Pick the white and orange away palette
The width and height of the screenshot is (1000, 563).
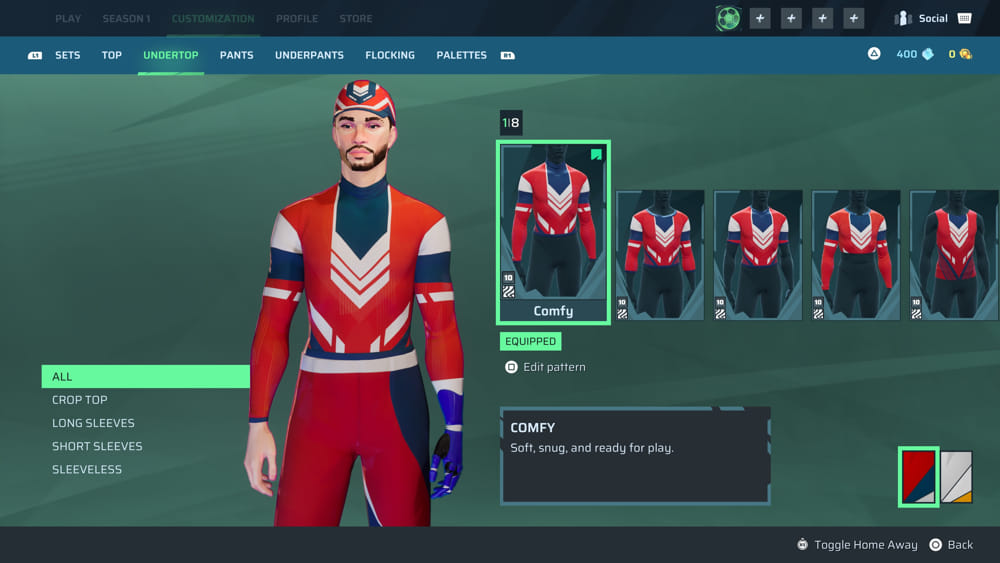pos(956,477)
